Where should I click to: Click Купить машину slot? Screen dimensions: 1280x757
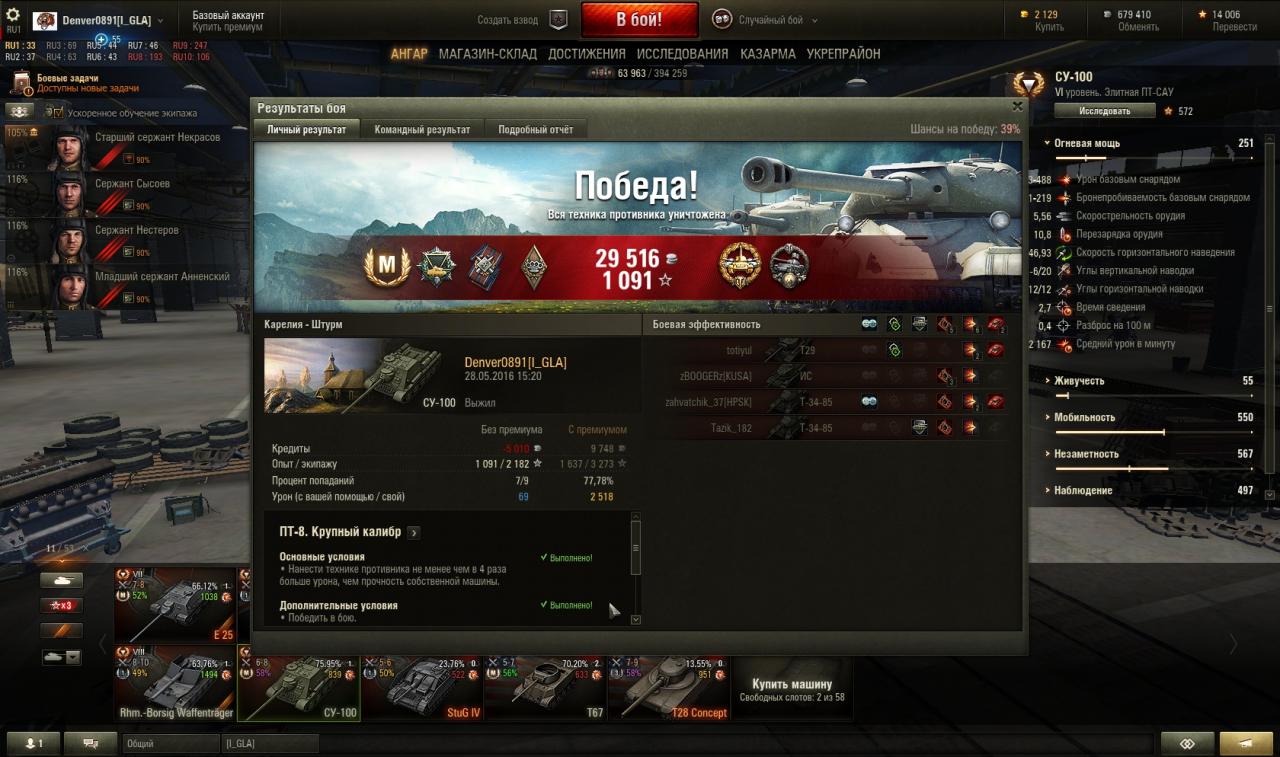pos(791,687)
